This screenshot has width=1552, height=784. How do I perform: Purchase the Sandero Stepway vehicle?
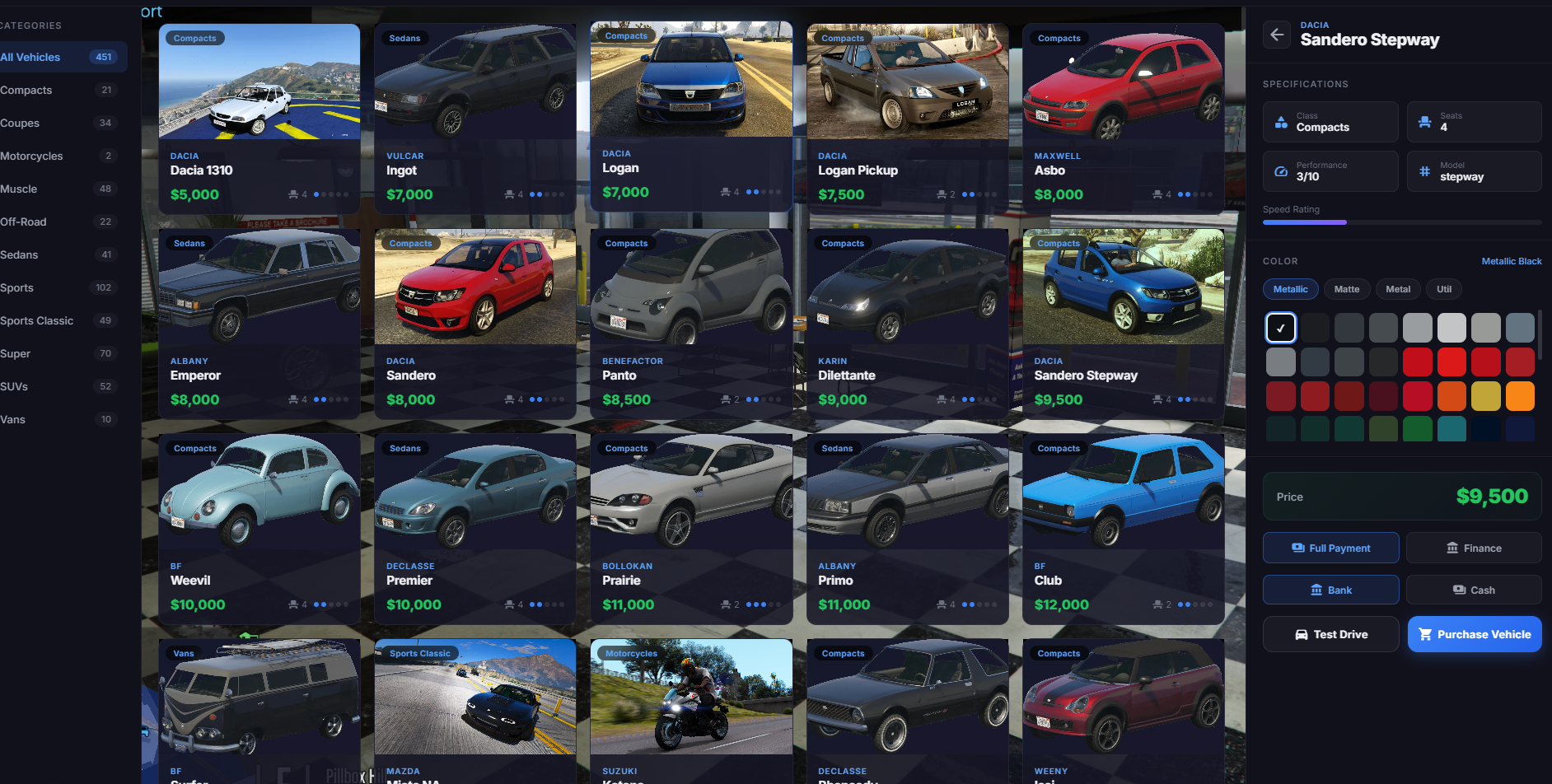[x=1474, y=634]
